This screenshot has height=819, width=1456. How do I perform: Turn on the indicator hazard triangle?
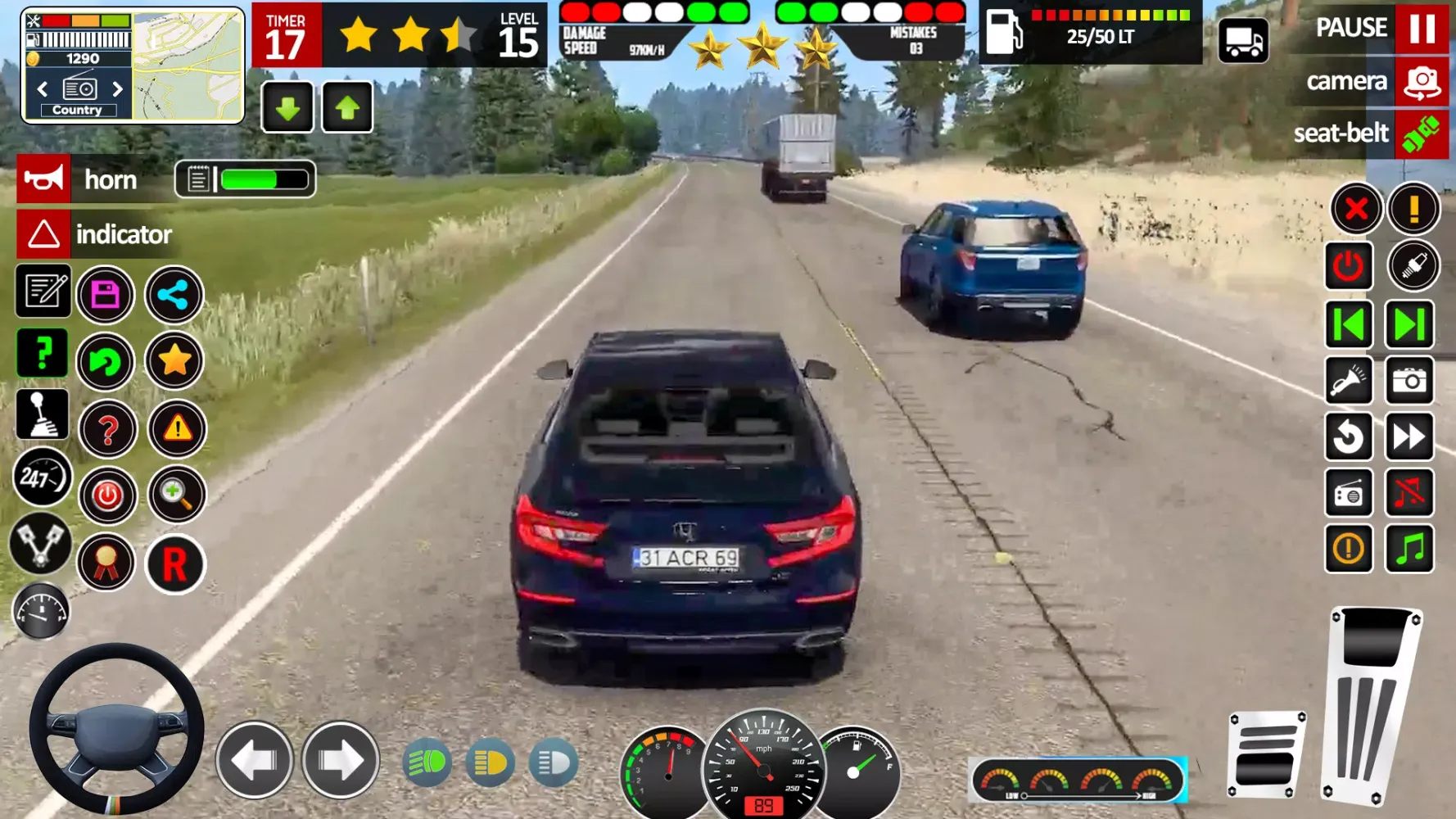[43, 234]
